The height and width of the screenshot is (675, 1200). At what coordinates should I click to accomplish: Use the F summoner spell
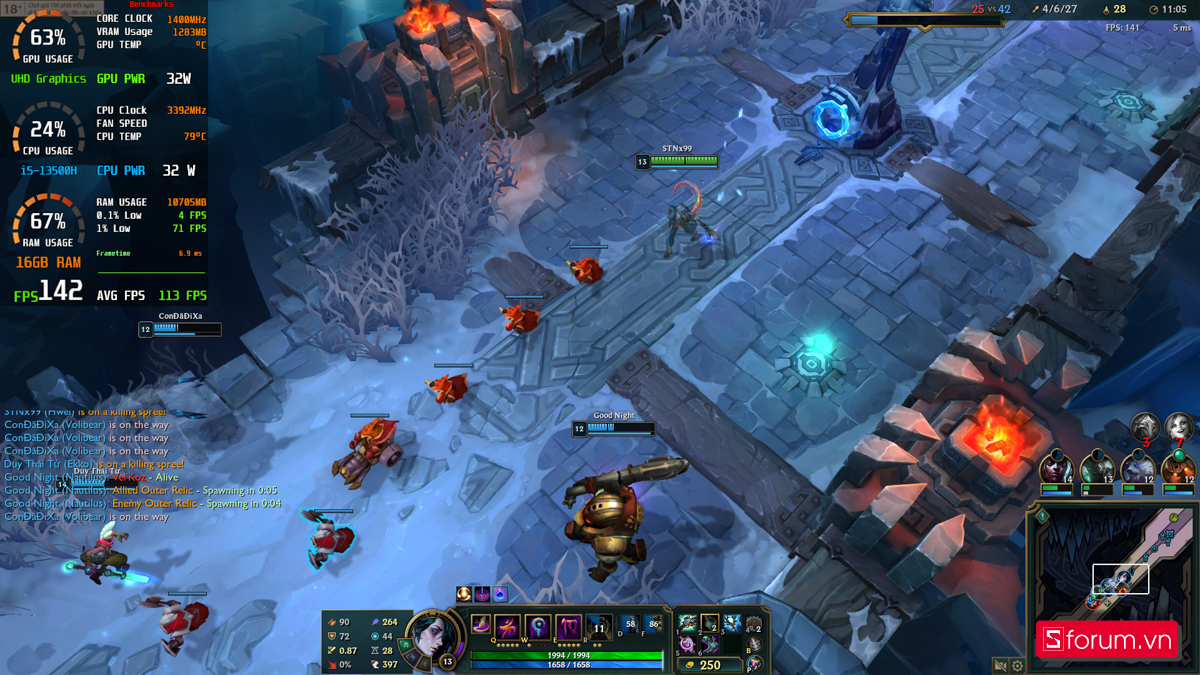(654, 624)
